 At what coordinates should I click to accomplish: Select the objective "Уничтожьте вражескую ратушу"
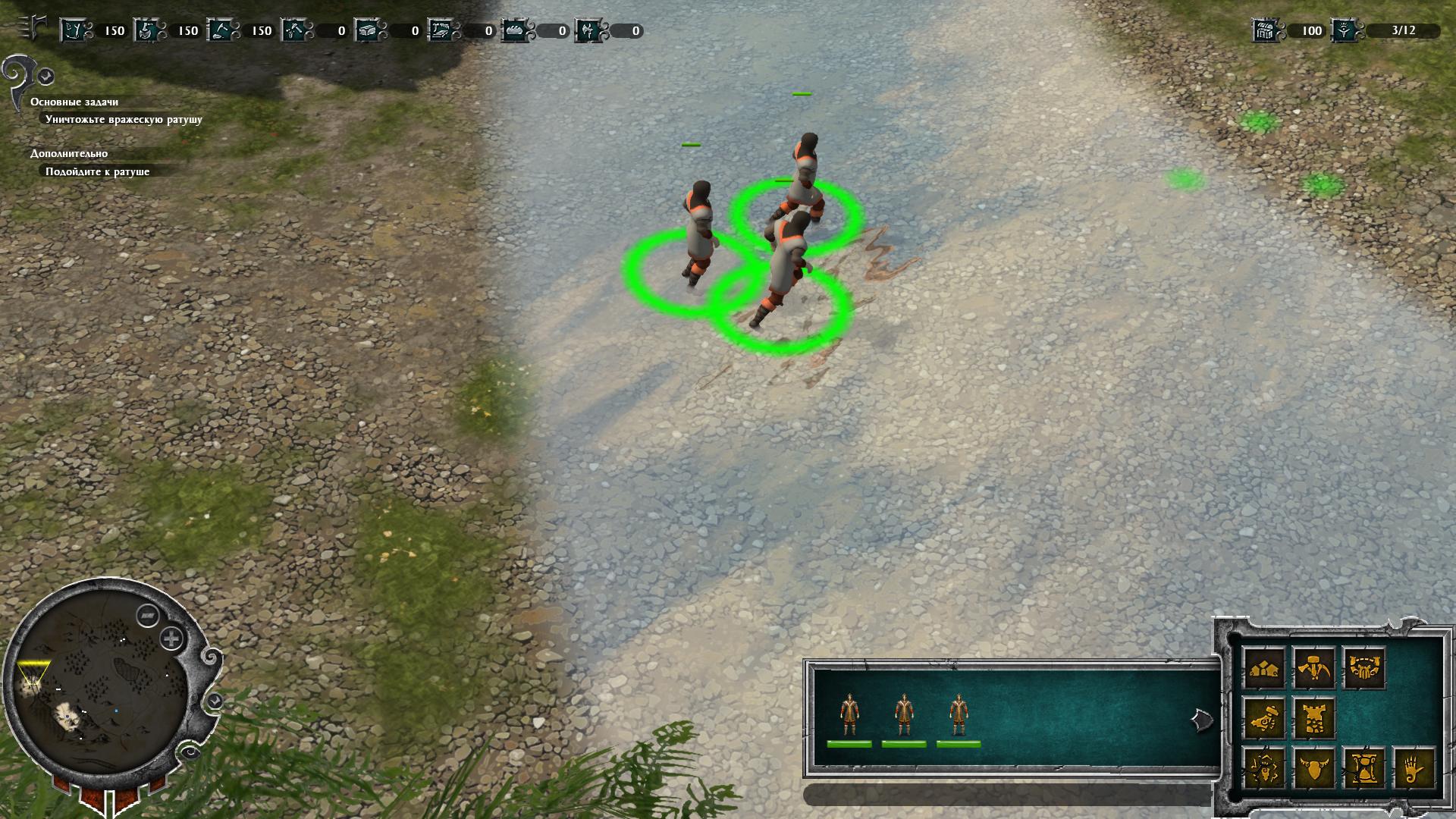124,119
